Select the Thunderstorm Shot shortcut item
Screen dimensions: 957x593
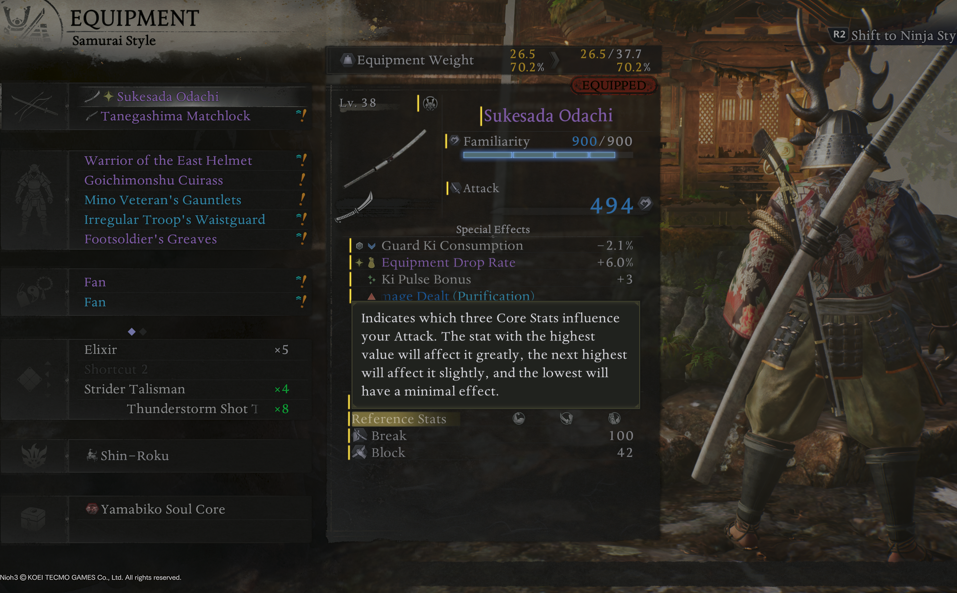[191, 409]
